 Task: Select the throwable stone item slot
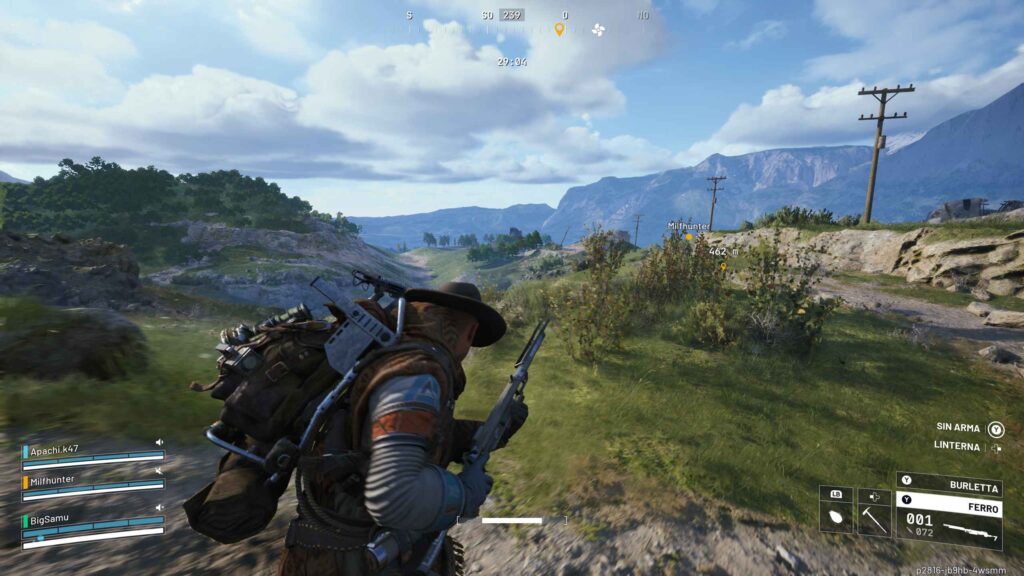836,517
